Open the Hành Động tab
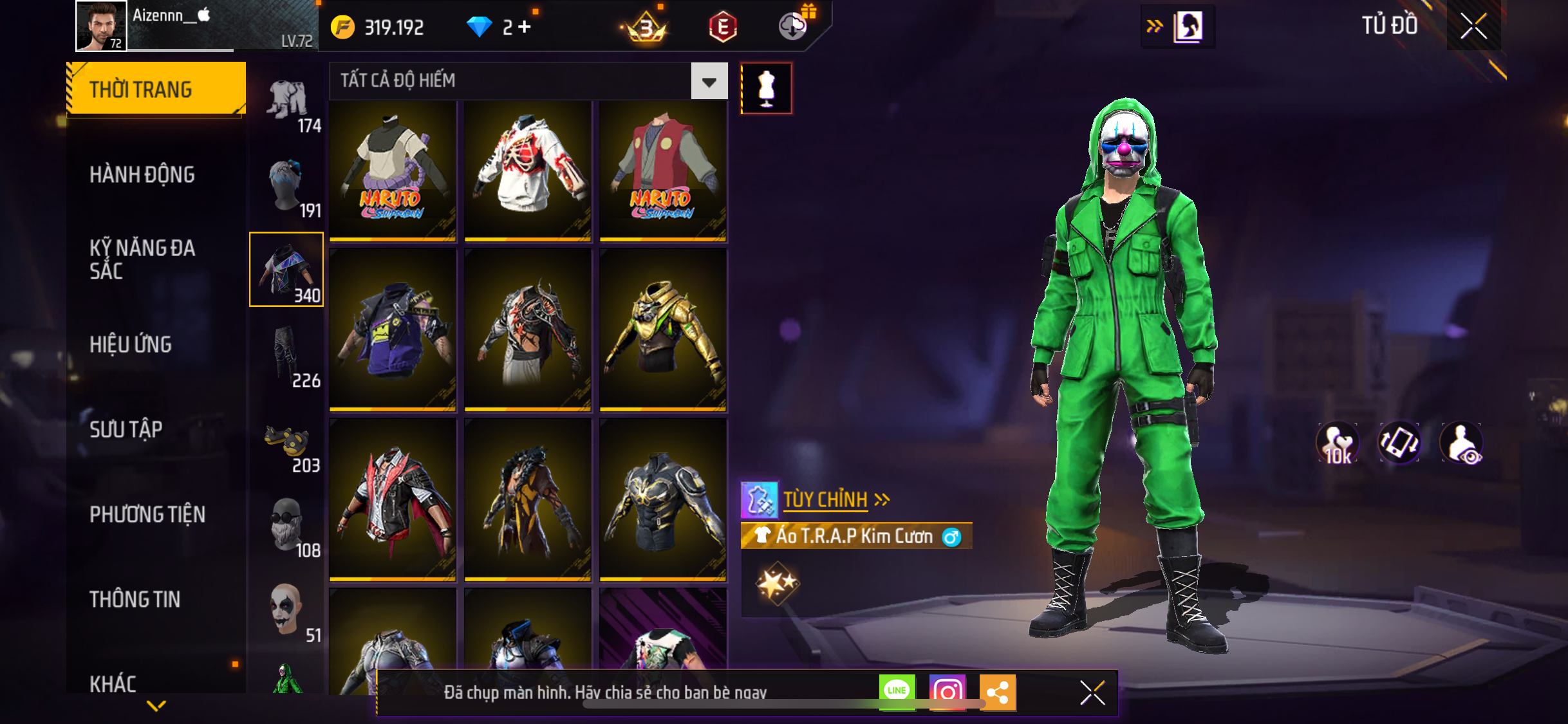 click(142, 174)
